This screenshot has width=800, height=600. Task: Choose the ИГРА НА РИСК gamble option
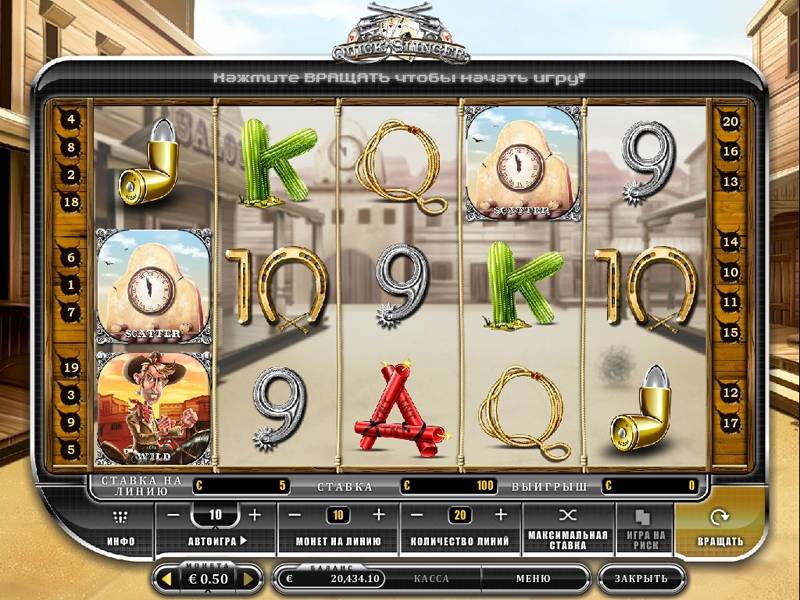(x=644, y=527)
